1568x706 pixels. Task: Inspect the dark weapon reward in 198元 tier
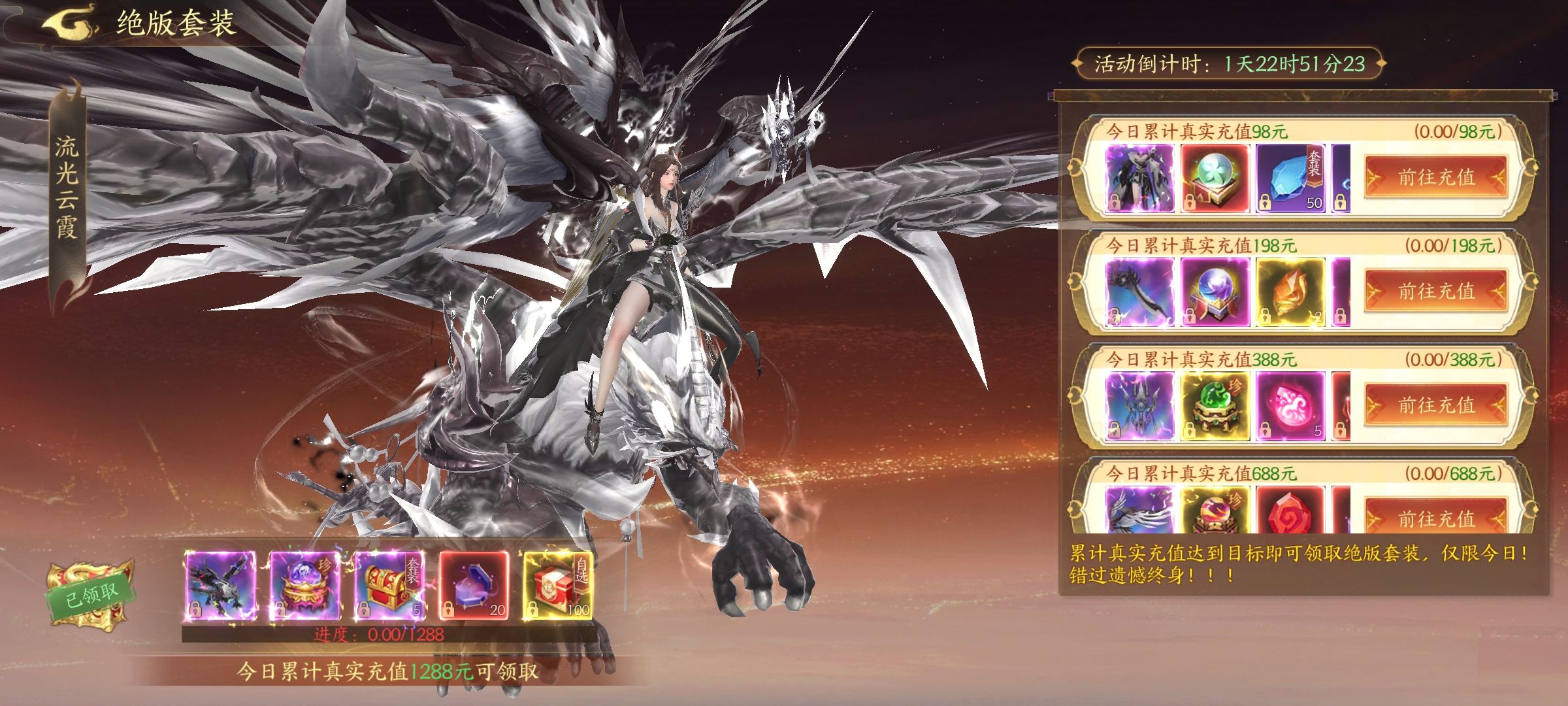point(1139,292)
